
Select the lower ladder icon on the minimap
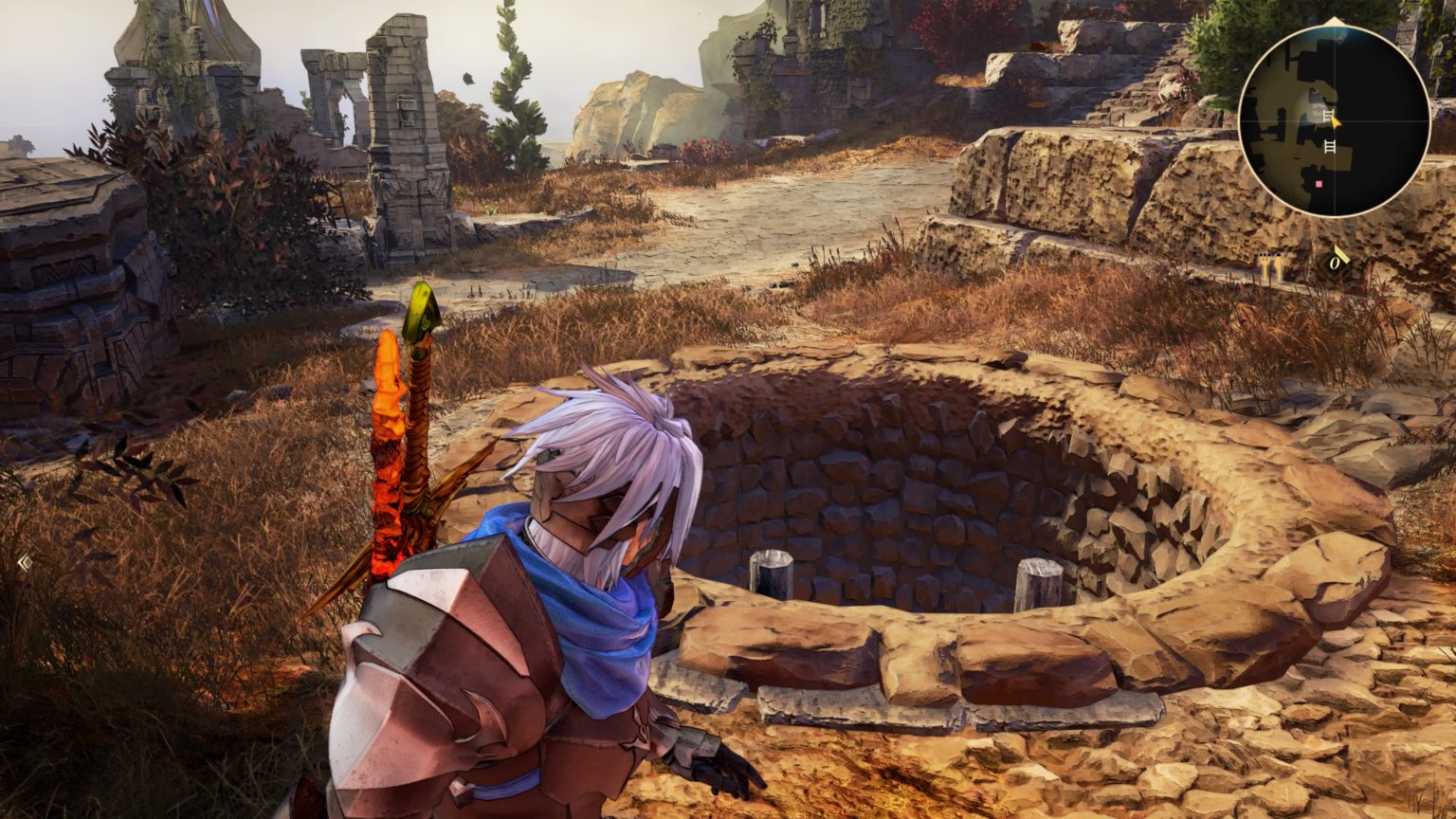(x=1329, y=146)
